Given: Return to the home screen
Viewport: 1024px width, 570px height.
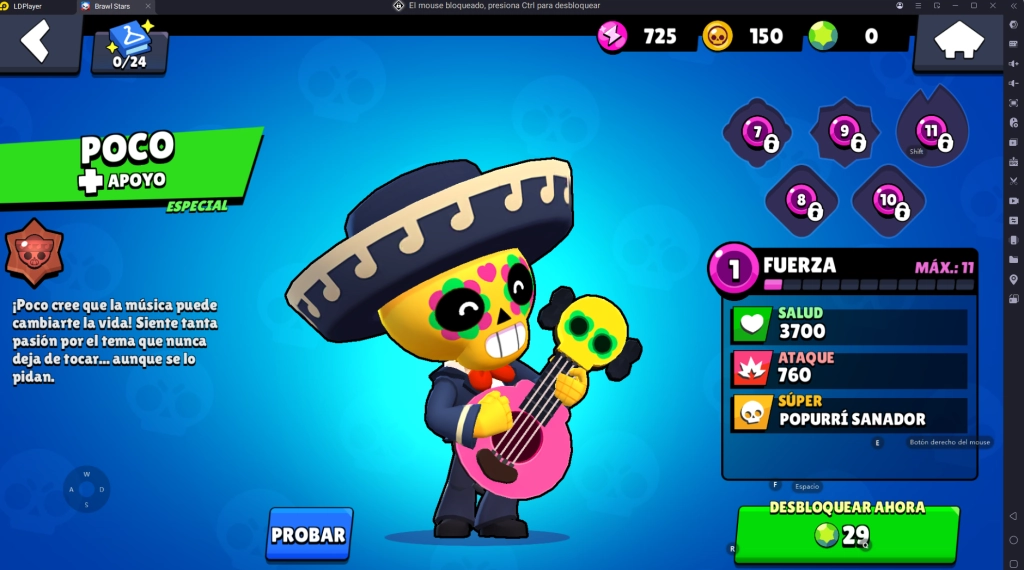Looking at the screenshot, I should click(x=957, y=43).
